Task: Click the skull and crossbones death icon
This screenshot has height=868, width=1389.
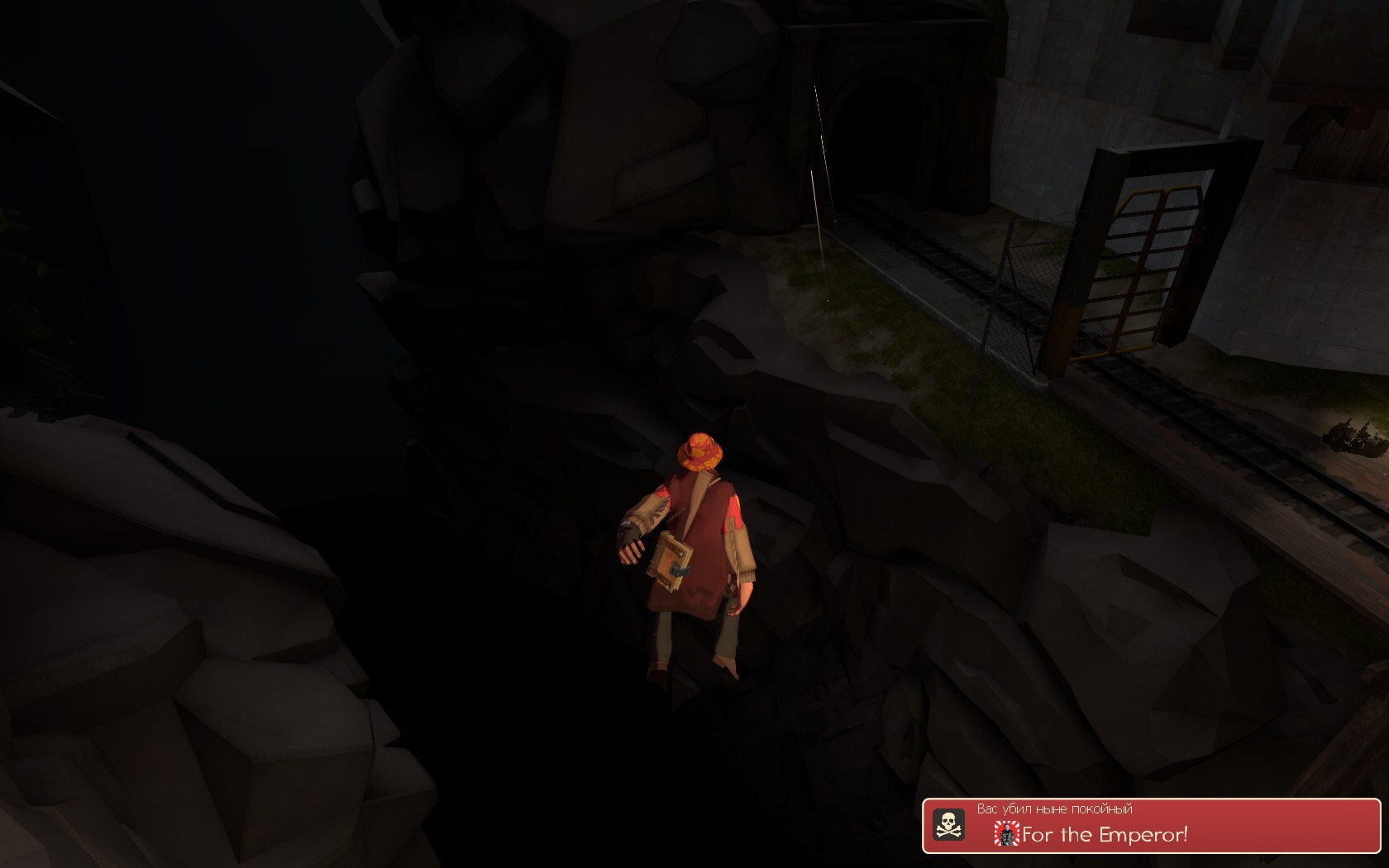Action: (x=948, y=824)
